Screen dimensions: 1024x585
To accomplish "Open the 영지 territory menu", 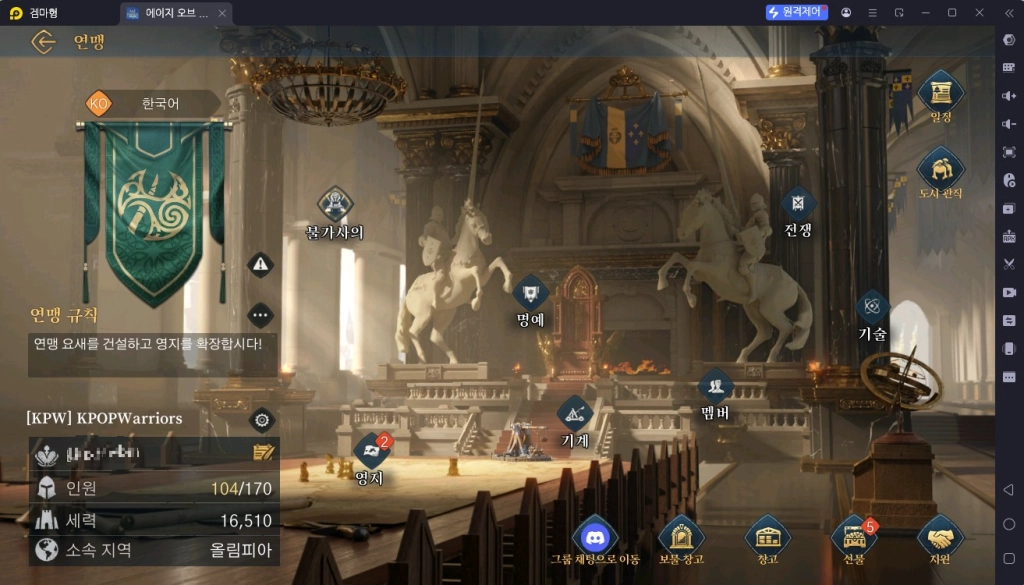I will point(370,453).
